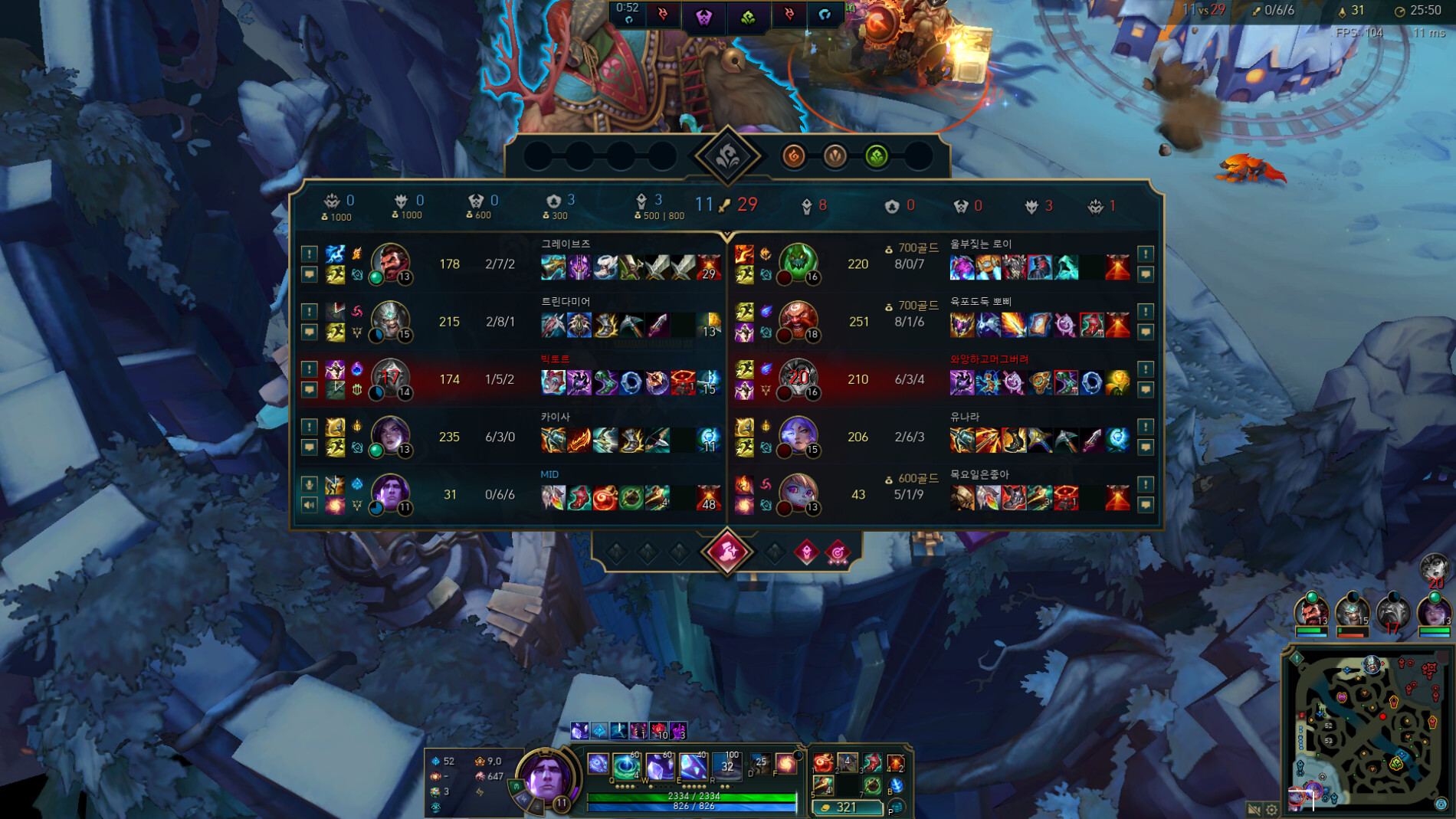Toggle your own microphone button in scoreboard
This screenshot has width=1456, height=819.
tap(309, 484)
